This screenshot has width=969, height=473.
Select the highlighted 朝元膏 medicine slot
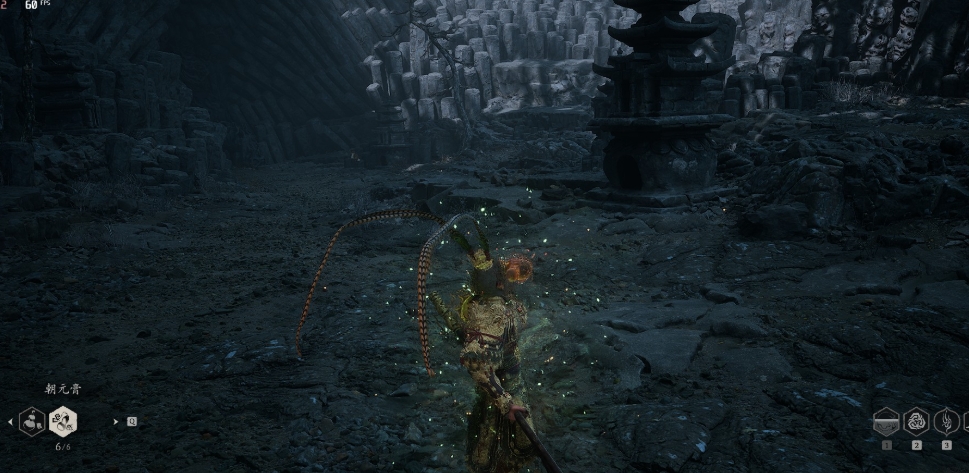click(63, 421)
